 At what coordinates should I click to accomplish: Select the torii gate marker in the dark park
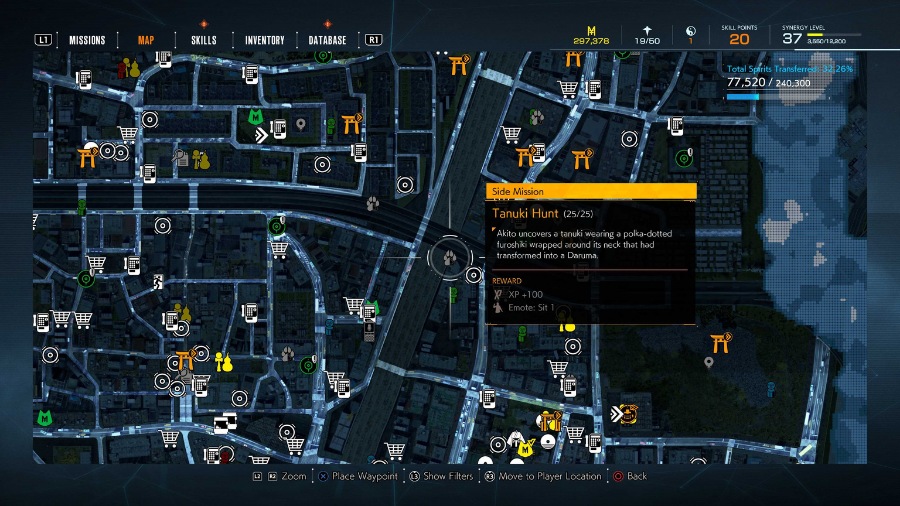point(719,343)
